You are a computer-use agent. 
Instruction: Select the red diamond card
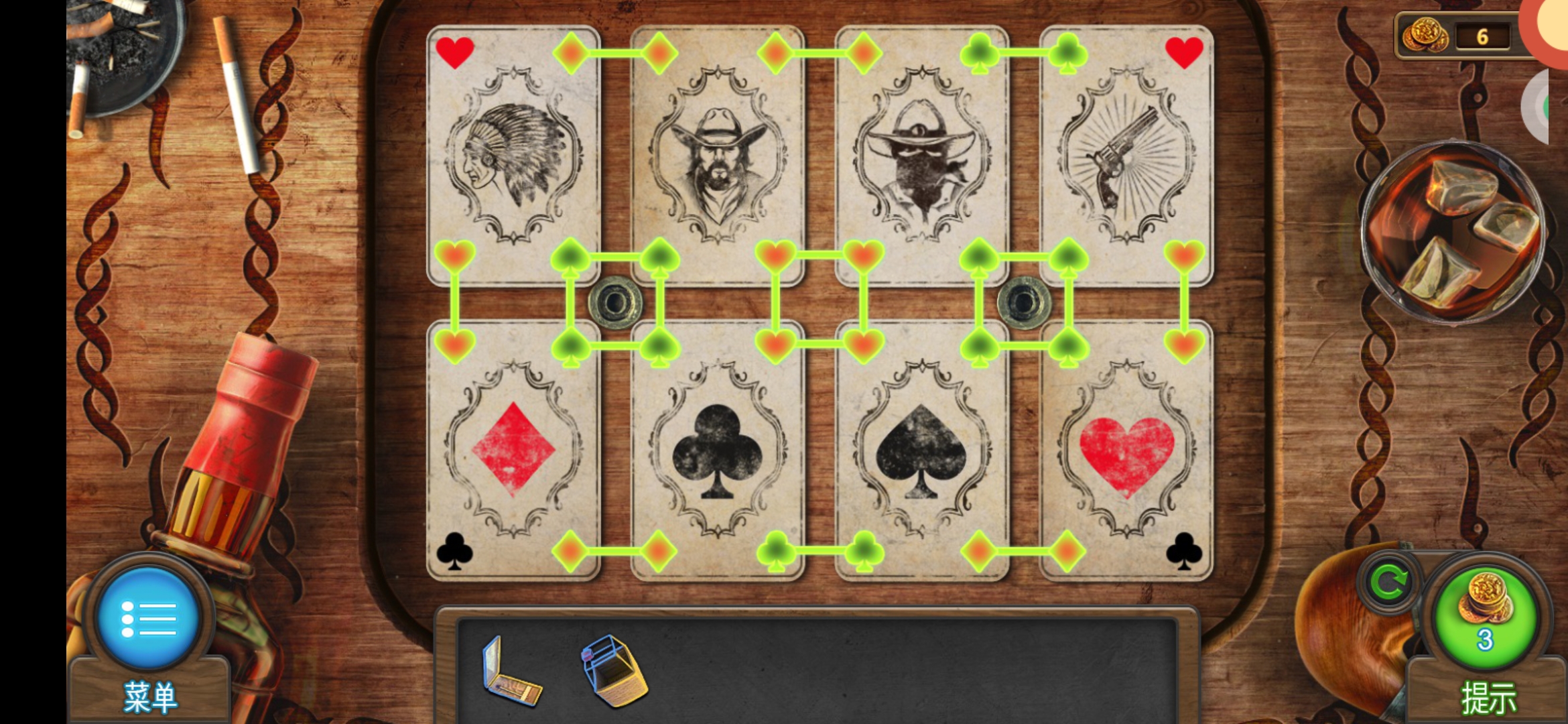click(513, 450)
